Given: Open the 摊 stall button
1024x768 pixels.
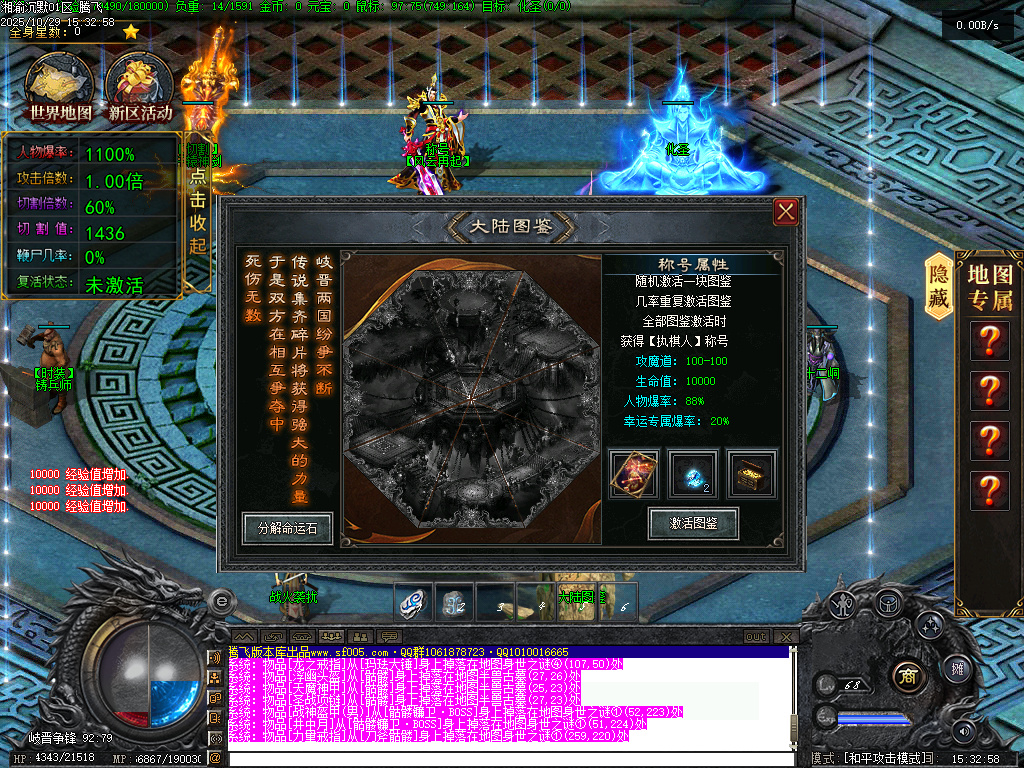Looking at the screenshot, I should (956, 667).
